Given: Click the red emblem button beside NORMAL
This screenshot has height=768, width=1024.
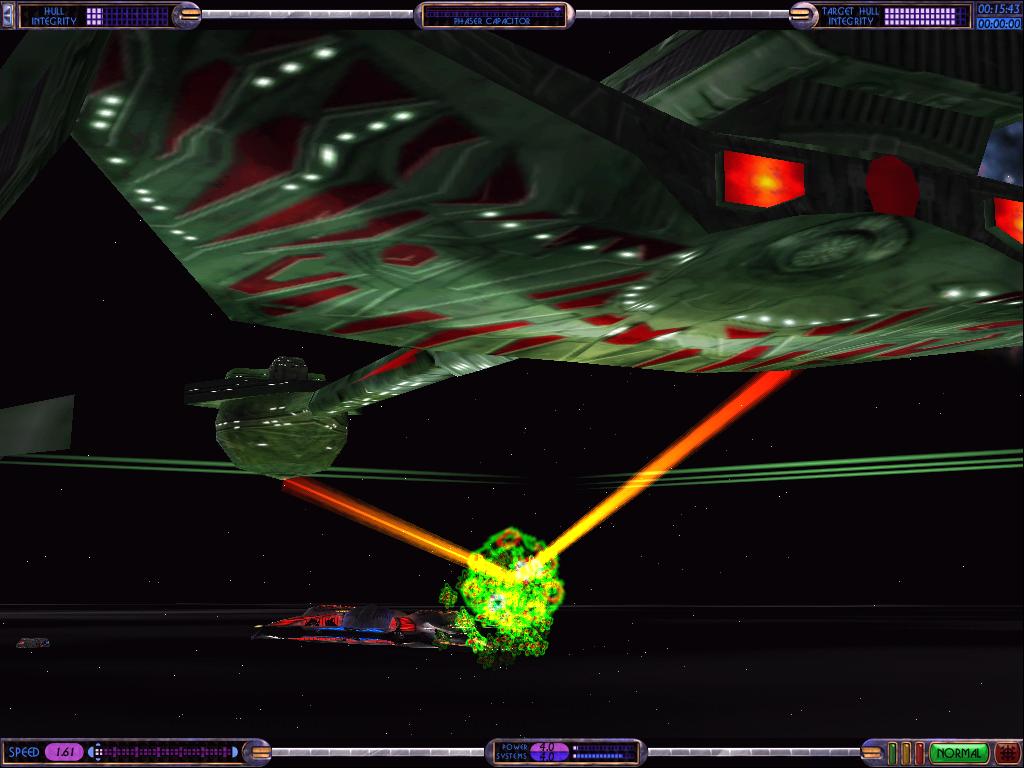Looking at the screenshot, I should [x=1006, y=752].
